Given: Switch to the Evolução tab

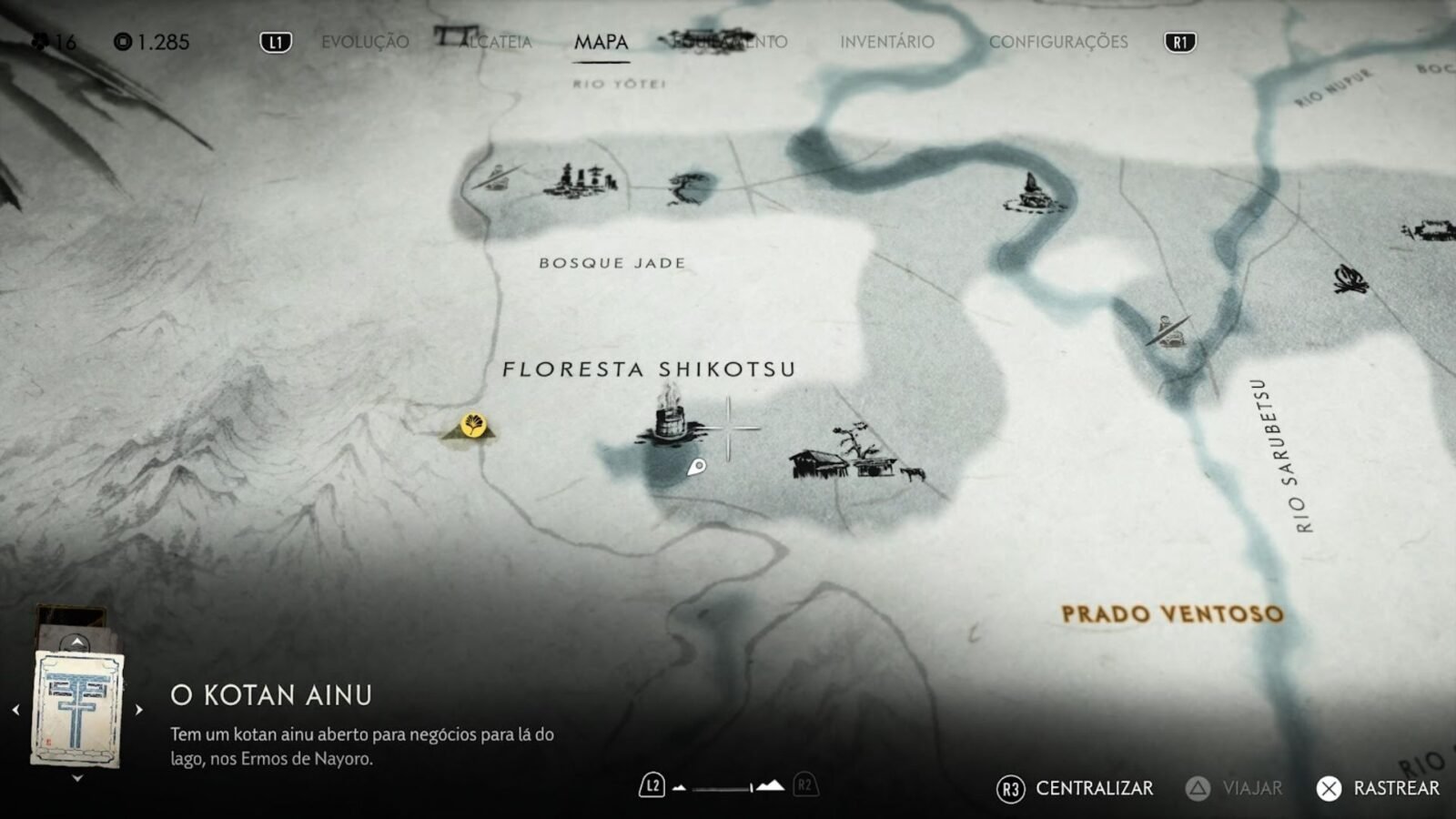Looking at the screenshot, I should (x=365, y=42).
